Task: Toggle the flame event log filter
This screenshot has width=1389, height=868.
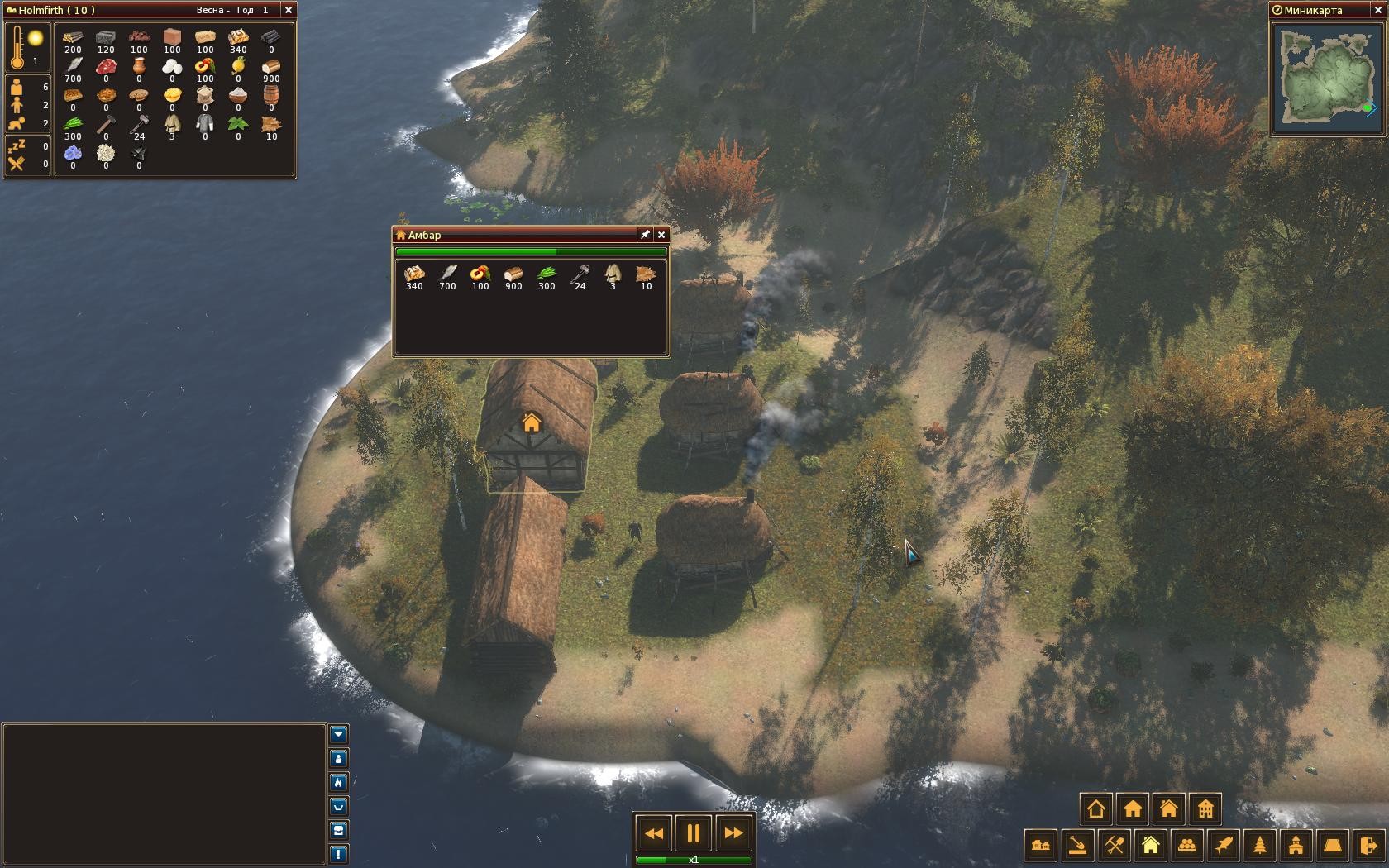Action: coord(338,782)
